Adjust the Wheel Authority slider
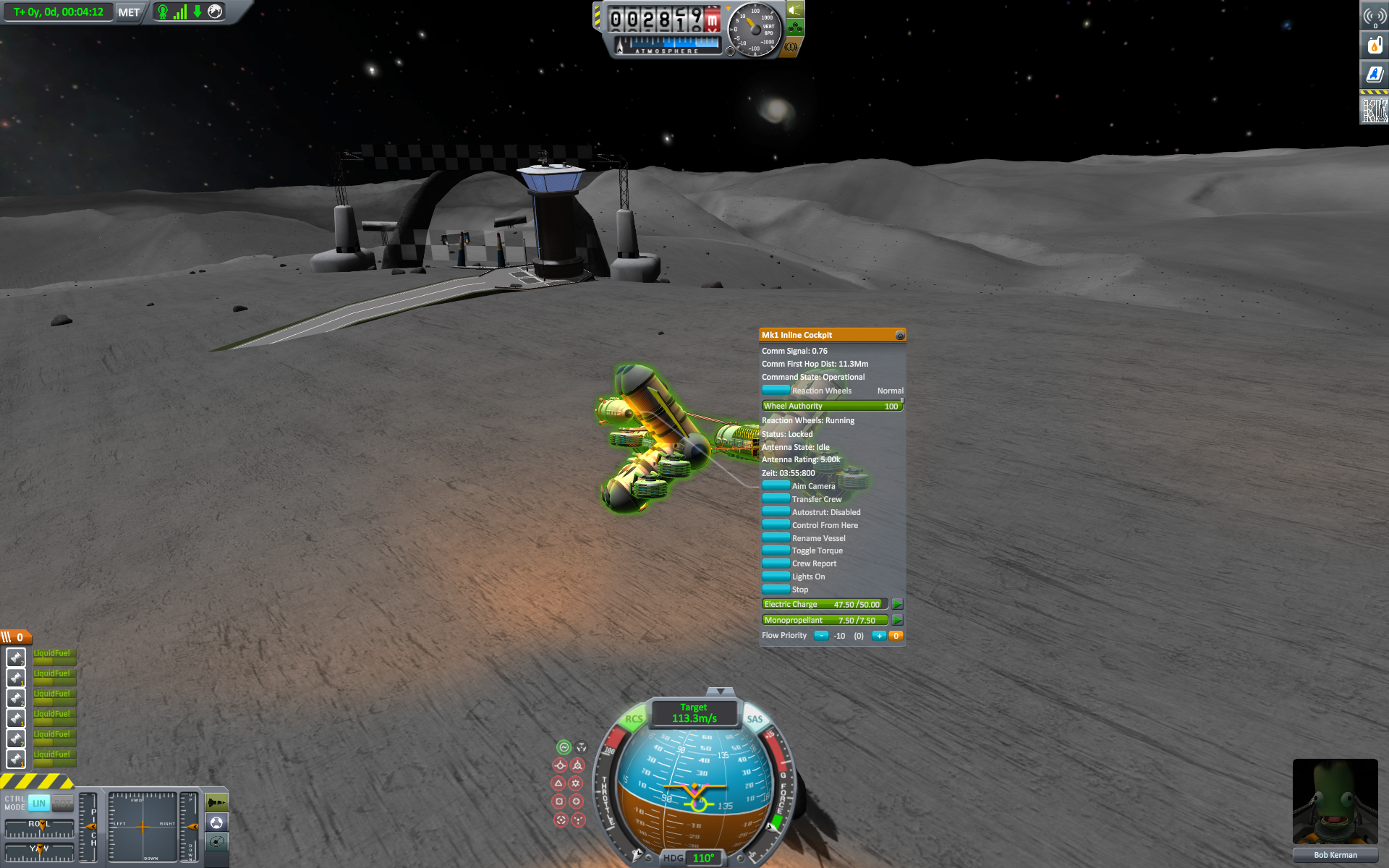 [832, 407]
